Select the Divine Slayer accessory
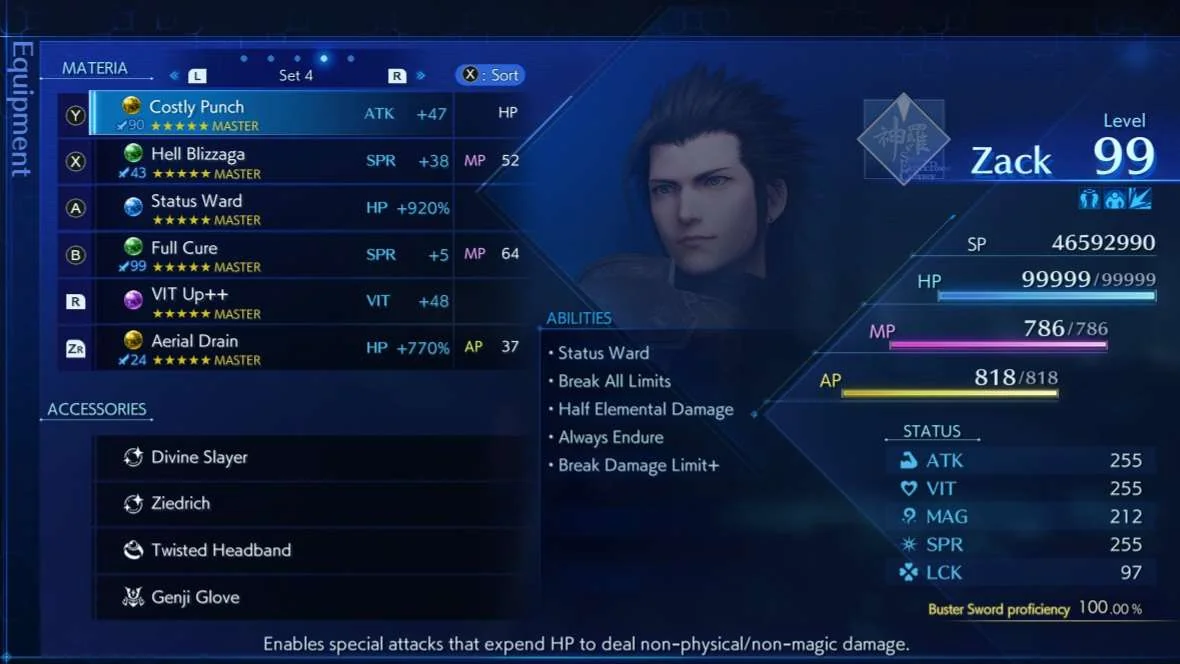The image size is (1180, 664). 308,457
